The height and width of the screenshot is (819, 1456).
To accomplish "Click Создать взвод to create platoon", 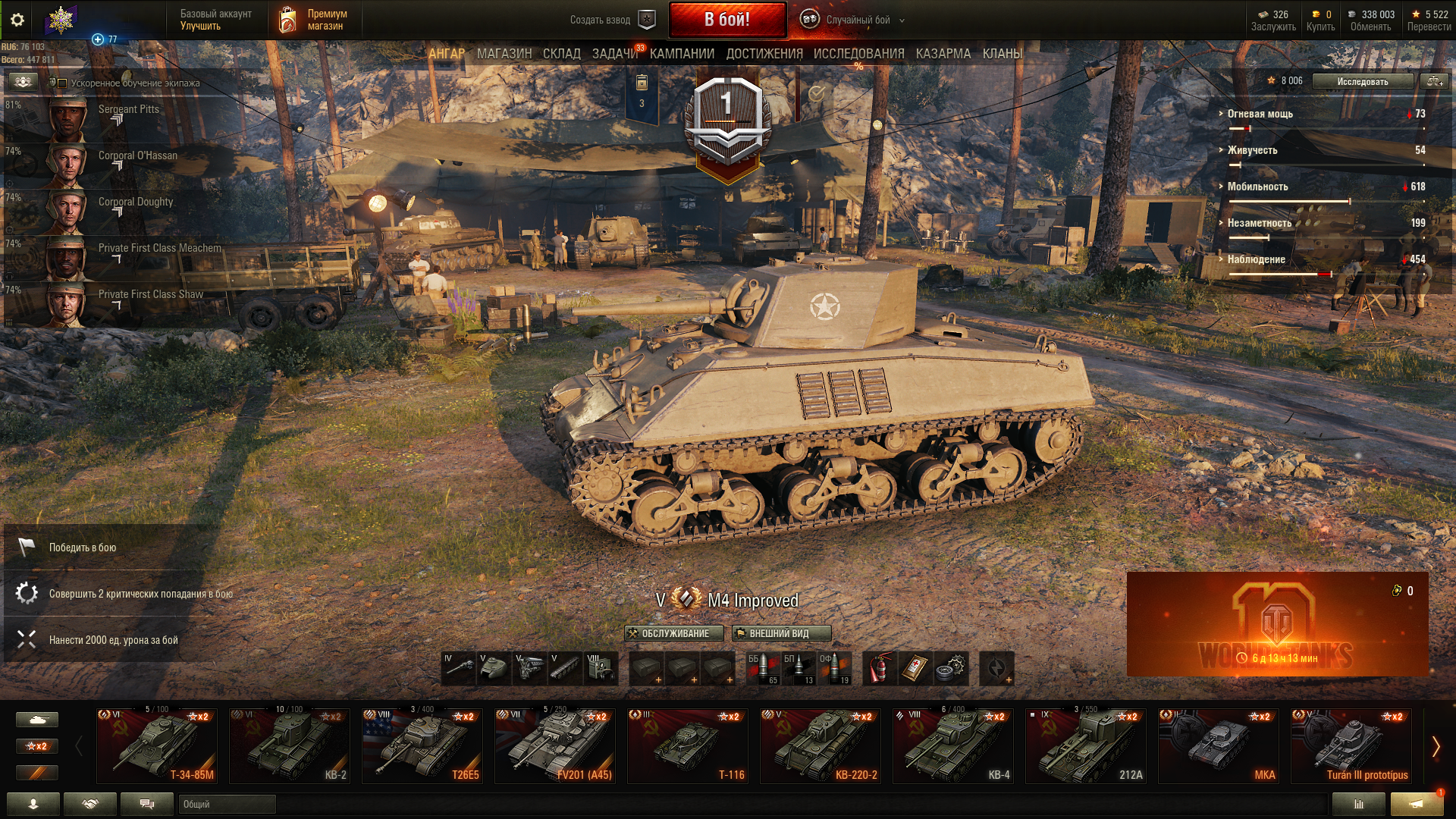I will pyautogui.click(x=611, y=20).
